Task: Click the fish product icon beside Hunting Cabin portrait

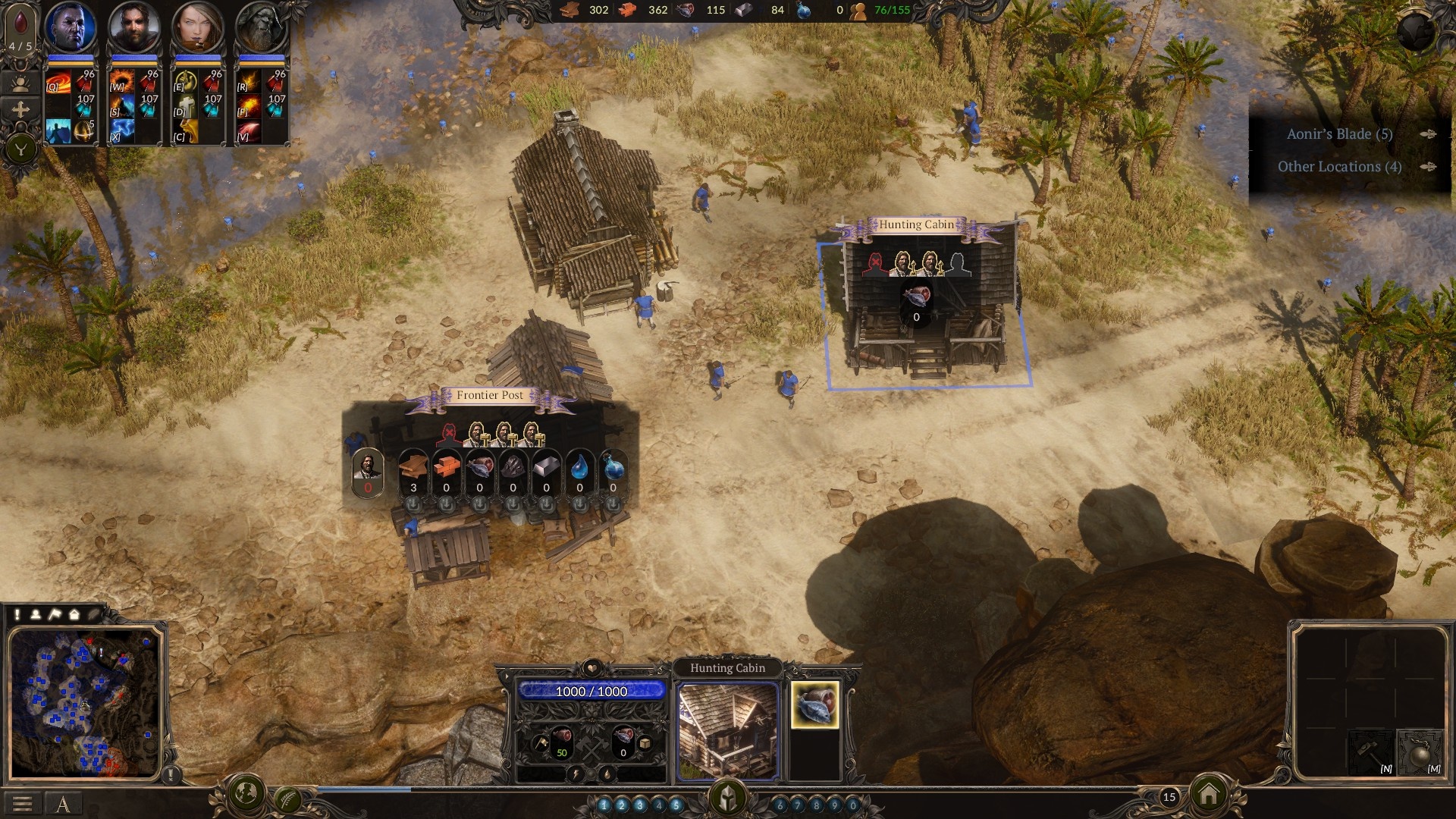Action: [814, 707]
